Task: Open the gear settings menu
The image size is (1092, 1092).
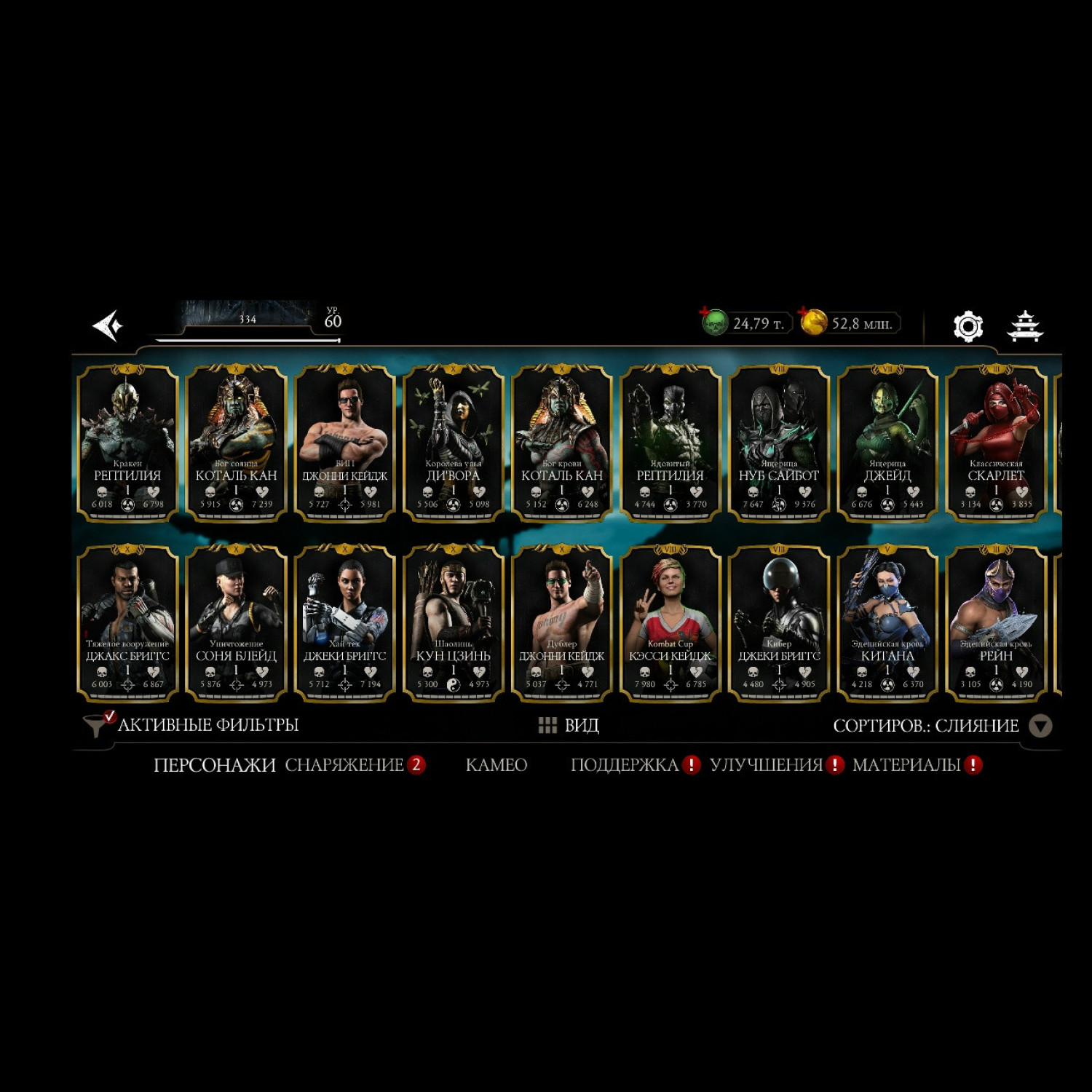Action: click(x=968, y=326)
